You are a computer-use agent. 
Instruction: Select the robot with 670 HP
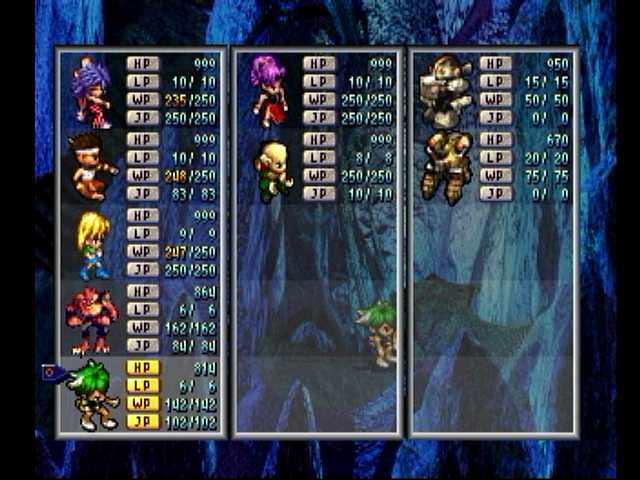coord(445,167)
